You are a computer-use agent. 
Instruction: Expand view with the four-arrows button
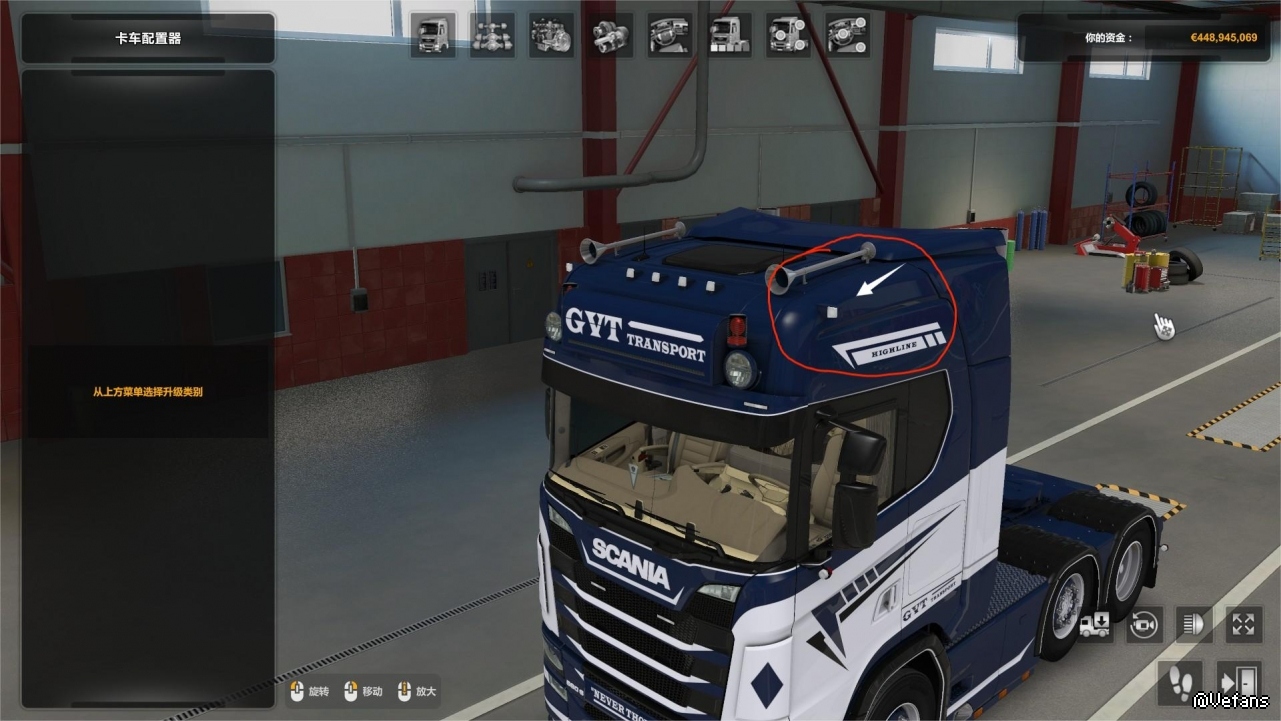point(1243,626)
